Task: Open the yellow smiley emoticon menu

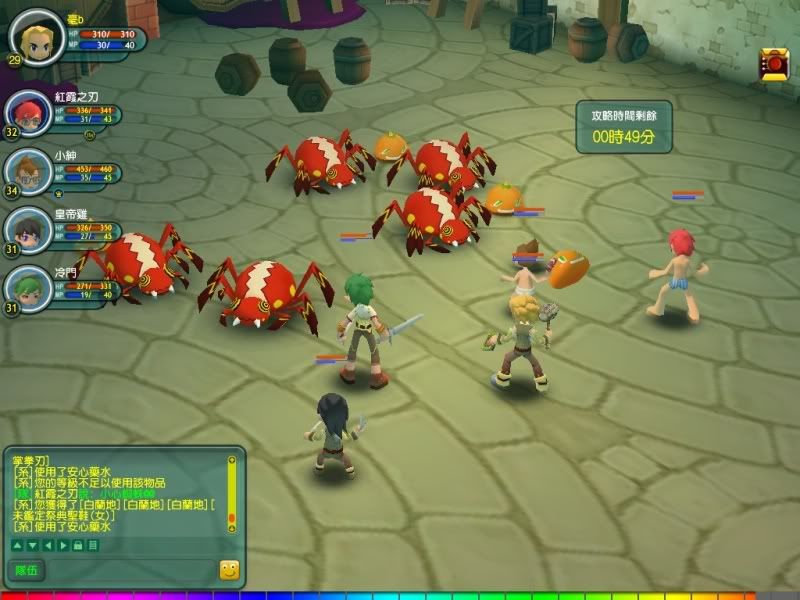Action: pyautogui.click(x=229, y=570)
